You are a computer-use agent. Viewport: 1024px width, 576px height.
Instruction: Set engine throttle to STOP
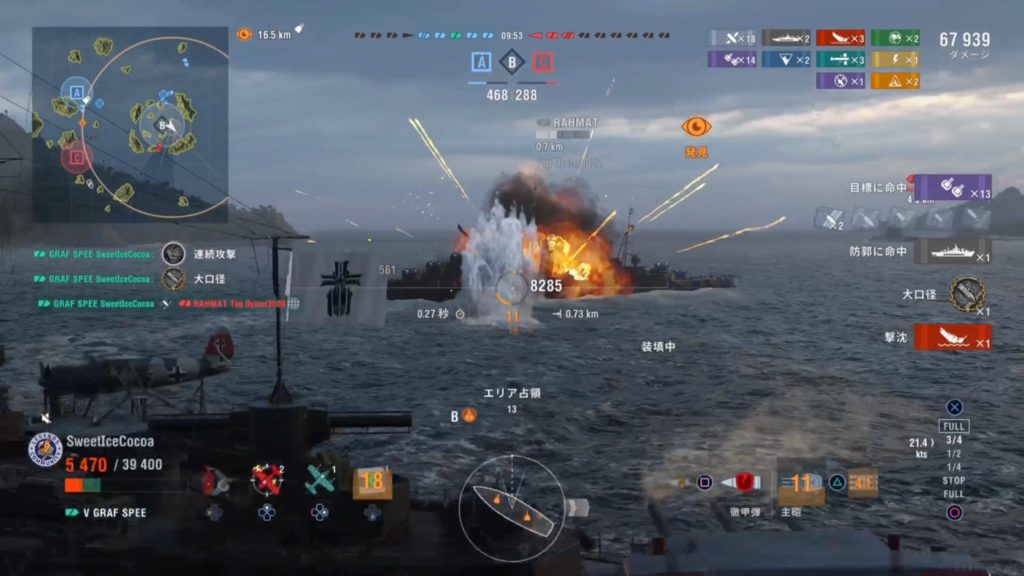[x=954, y=481]
